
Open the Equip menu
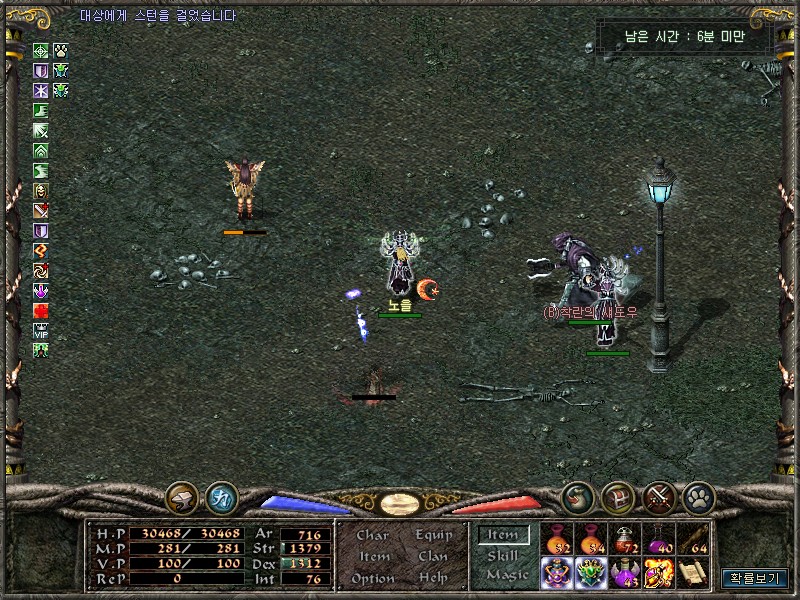[434, 535]
